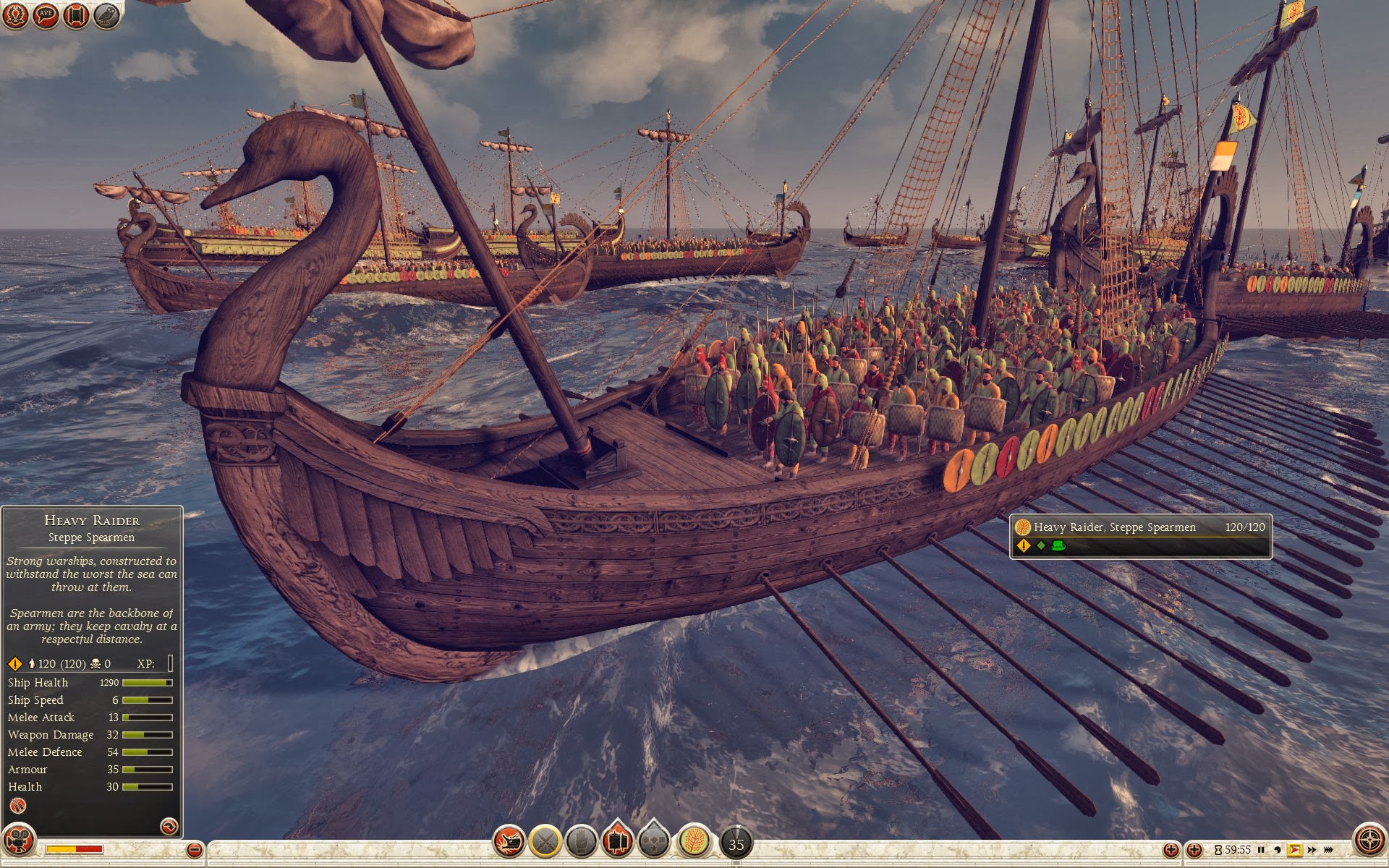
Task: Switch to double fast-forward speed
Action: (x=1311, y=850)
